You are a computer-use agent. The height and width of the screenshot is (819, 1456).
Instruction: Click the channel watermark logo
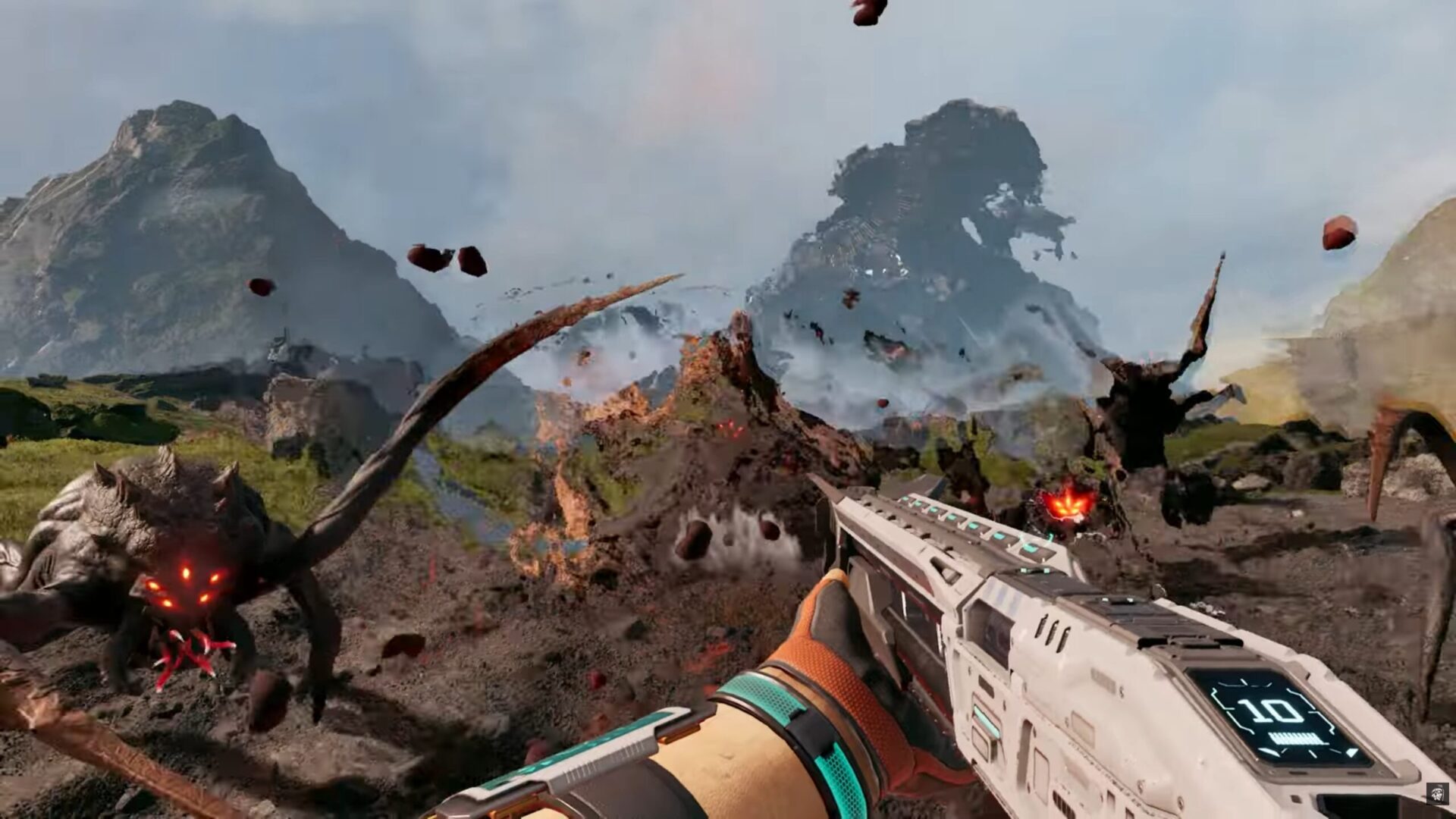click(x=1436, y=792)
